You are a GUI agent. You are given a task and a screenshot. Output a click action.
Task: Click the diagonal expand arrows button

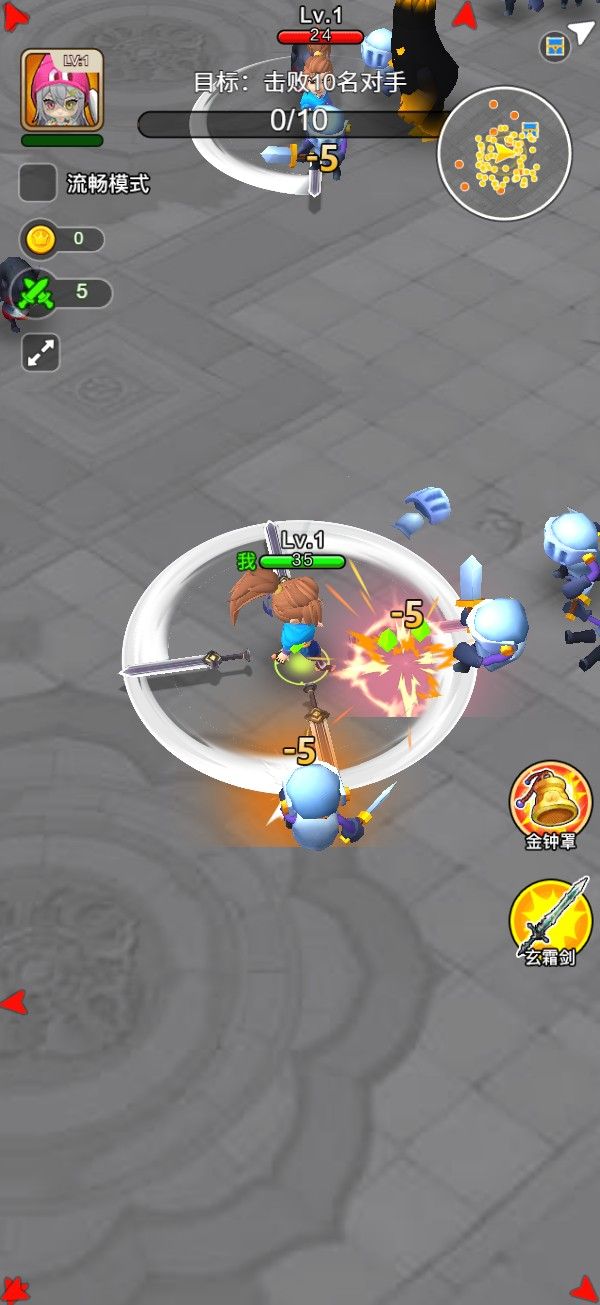pyautogui.click(x=41, y=353)
